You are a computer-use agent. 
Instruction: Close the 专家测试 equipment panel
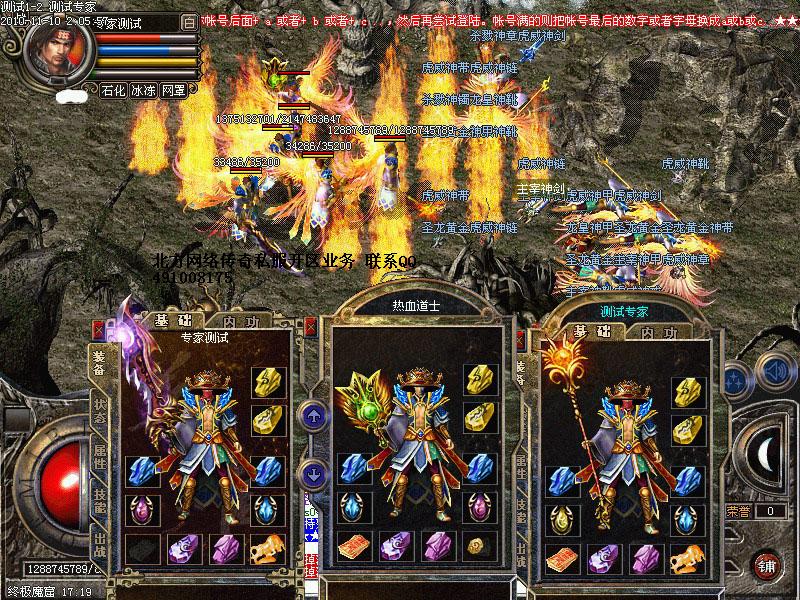pos(99,327)
